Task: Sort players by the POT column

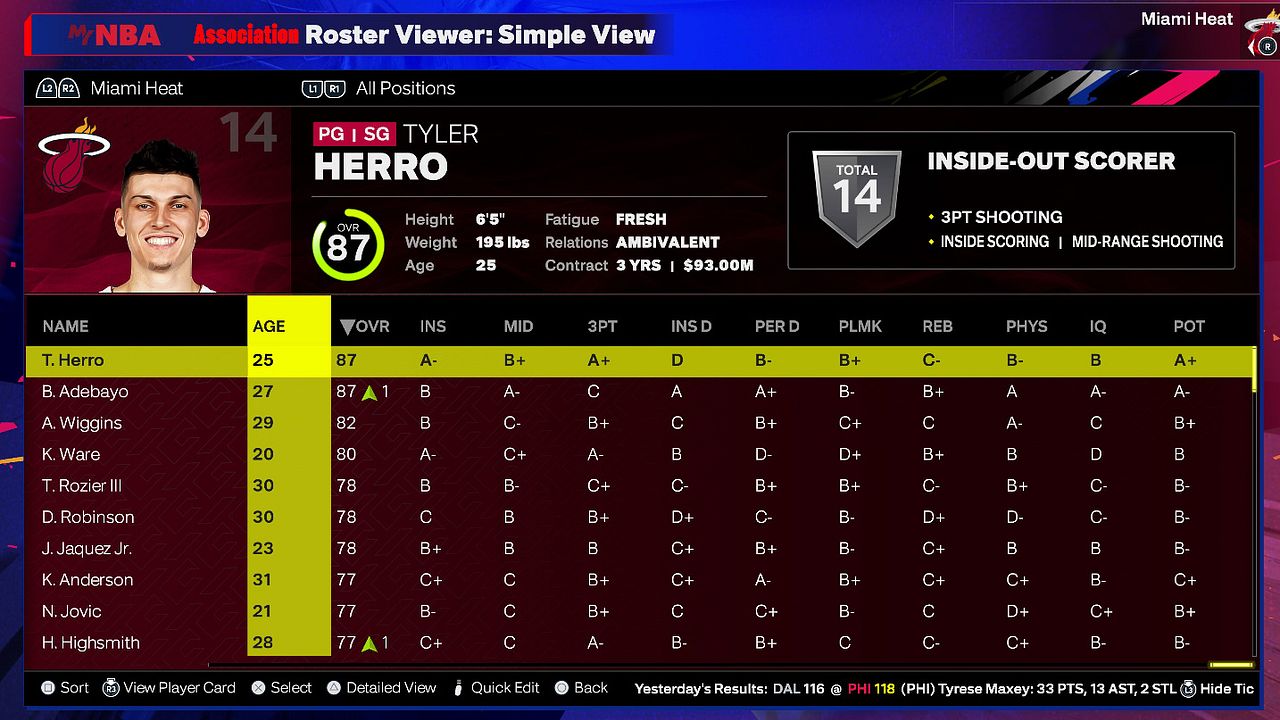Action: point(1189,326)
